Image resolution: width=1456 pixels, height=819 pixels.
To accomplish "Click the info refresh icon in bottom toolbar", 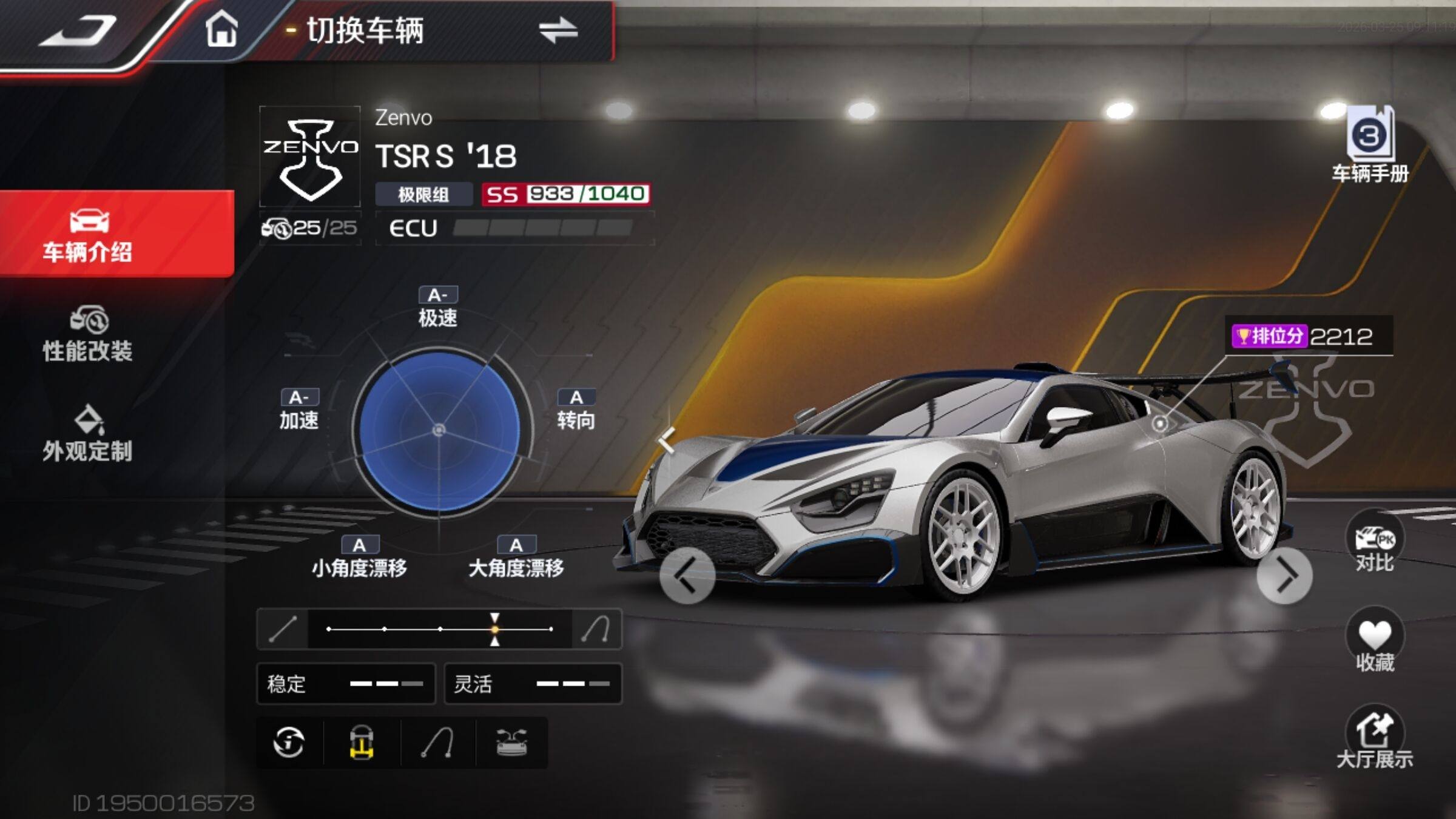I will pyautogui.click(x=289, y=743).
